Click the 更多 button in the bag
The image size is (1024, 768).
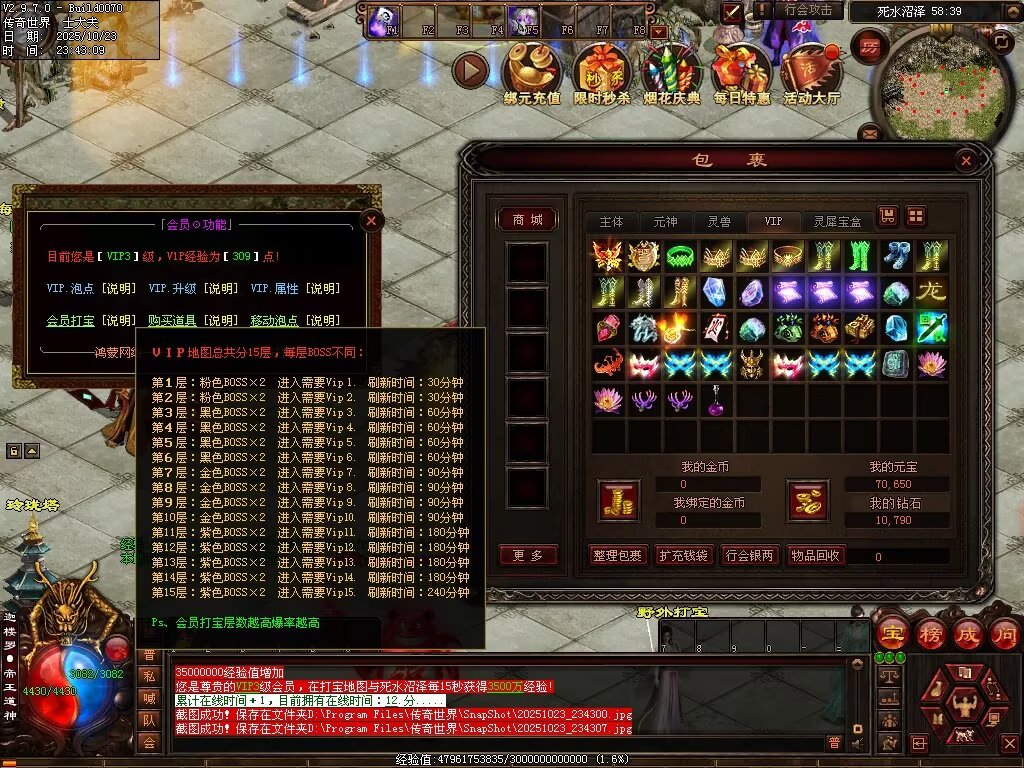(x=527, y=556)
